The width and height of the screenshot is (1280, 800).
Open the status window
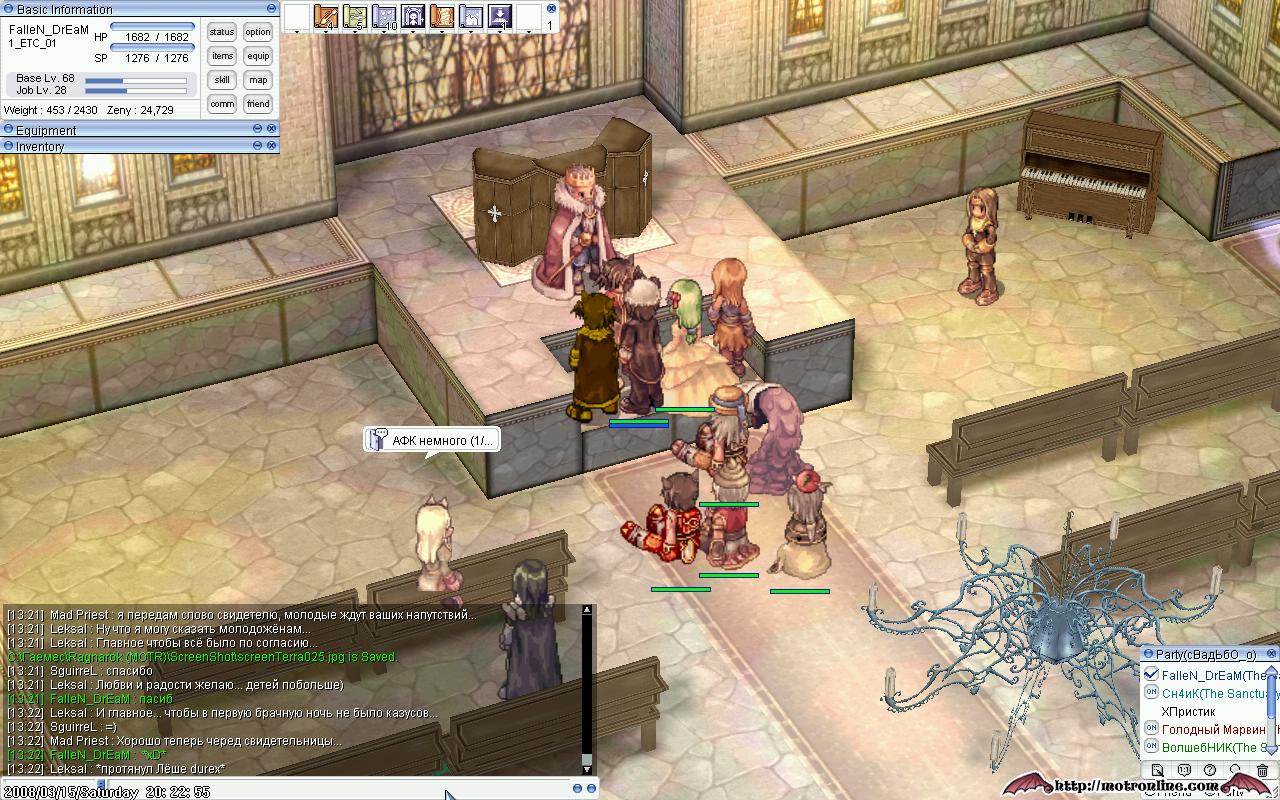tap(222, 32)
